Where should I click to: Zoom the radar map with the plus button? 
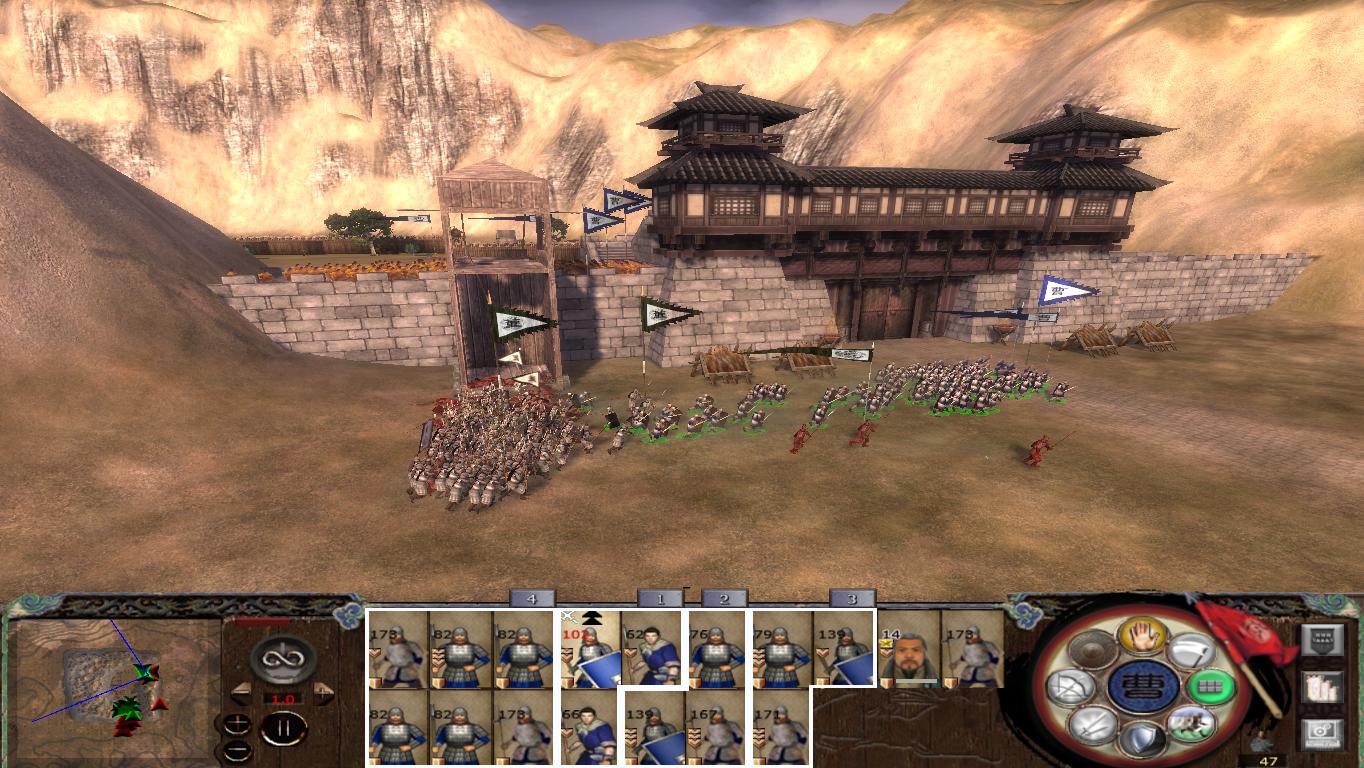pyautogui.click(x=237, y=724)
